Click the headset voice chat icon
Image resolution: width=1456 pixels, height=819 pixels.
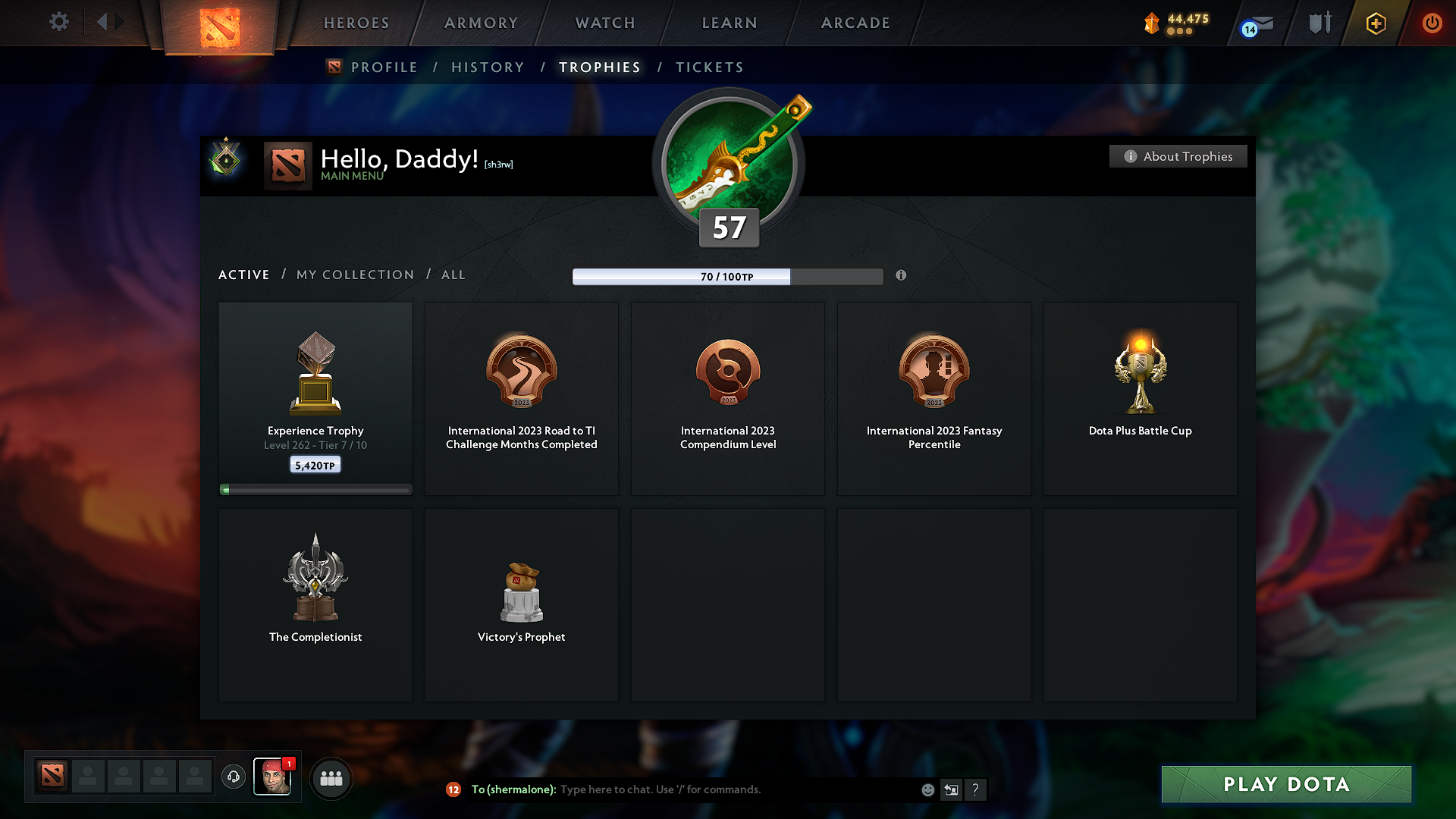(233, 777)
